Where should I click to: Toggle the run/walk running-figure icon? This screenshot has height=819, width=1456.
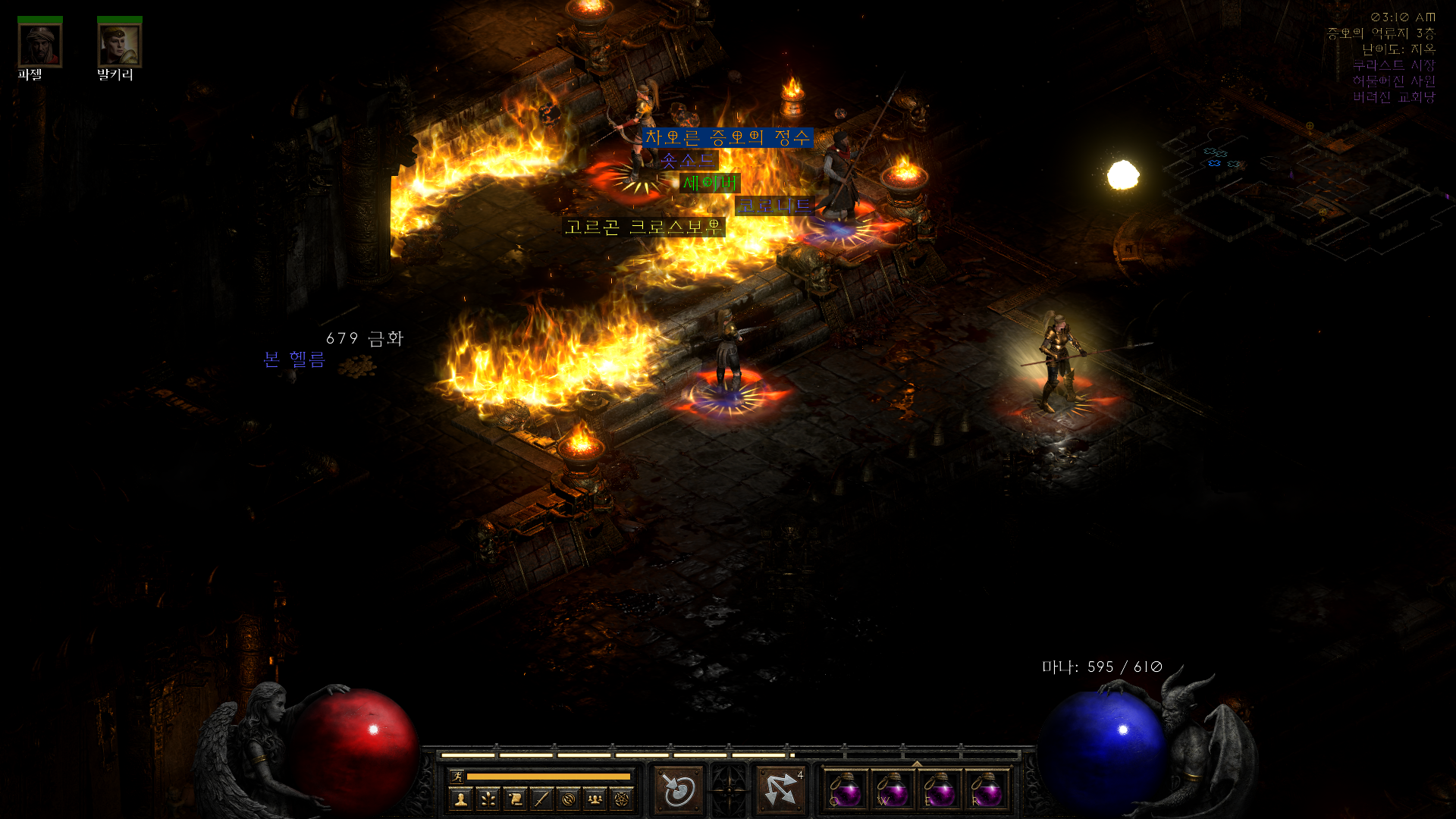point(457,776)
